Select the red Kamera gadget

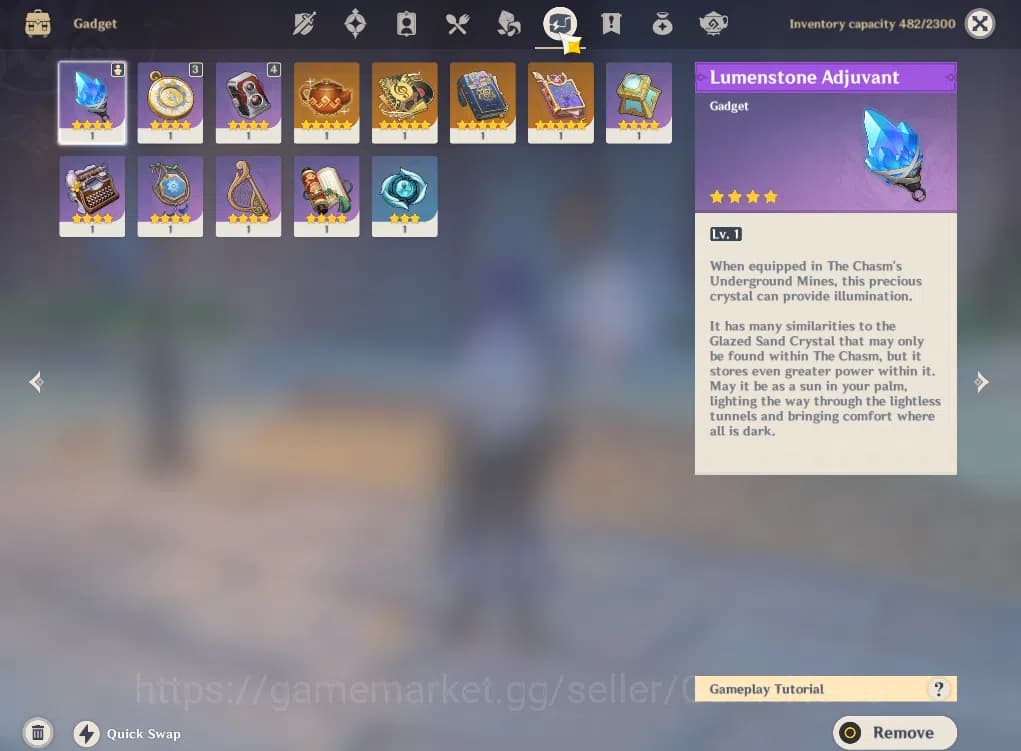(248, 102)
